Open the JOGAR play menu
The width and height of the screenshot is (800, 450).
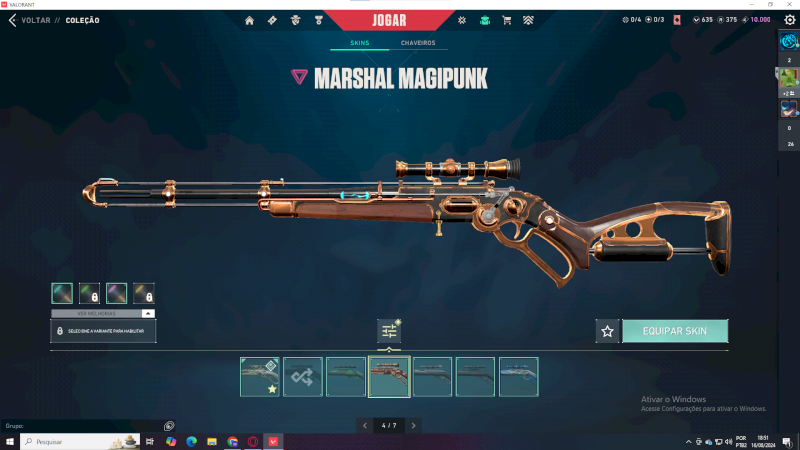tap(390, 20)
